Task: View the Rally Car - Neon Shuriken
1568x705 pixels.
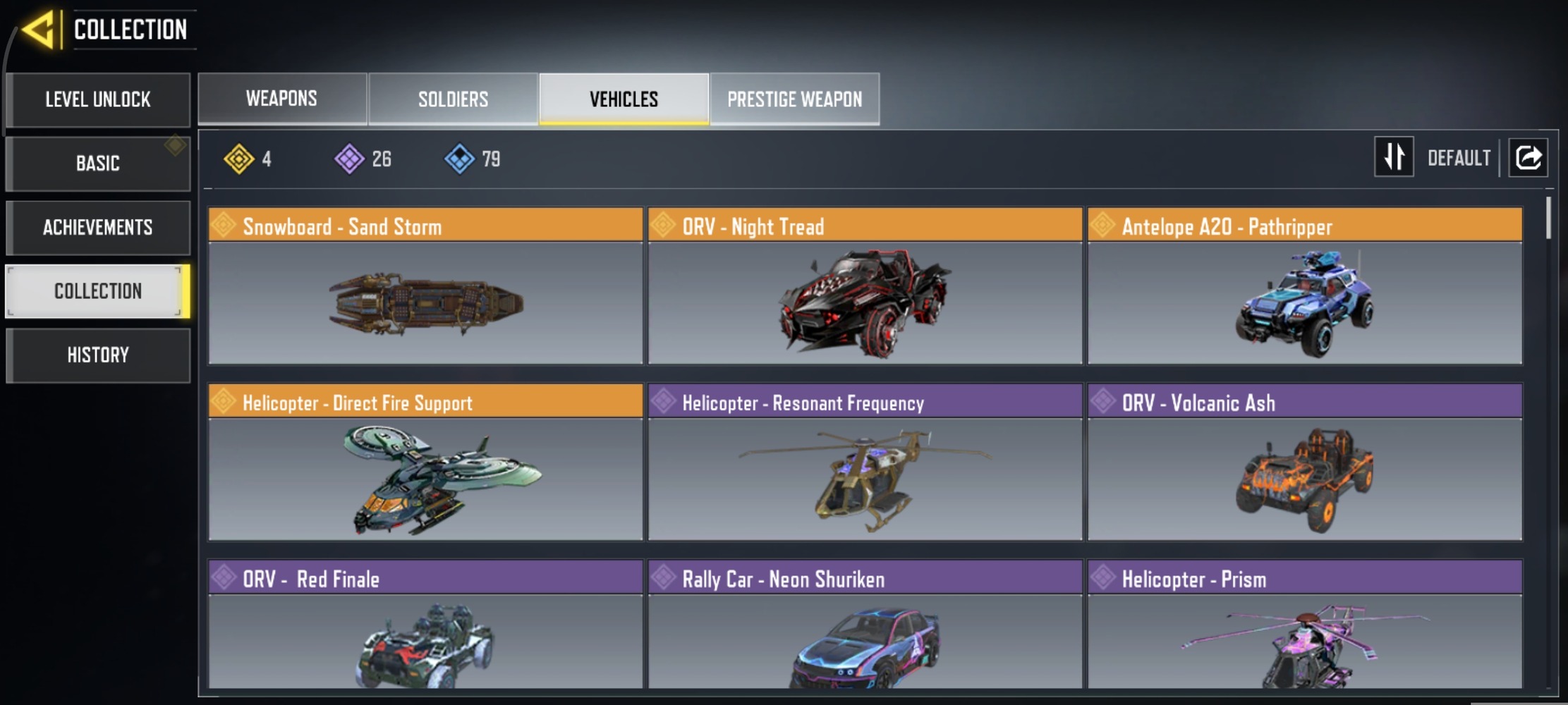Action: 865,624
